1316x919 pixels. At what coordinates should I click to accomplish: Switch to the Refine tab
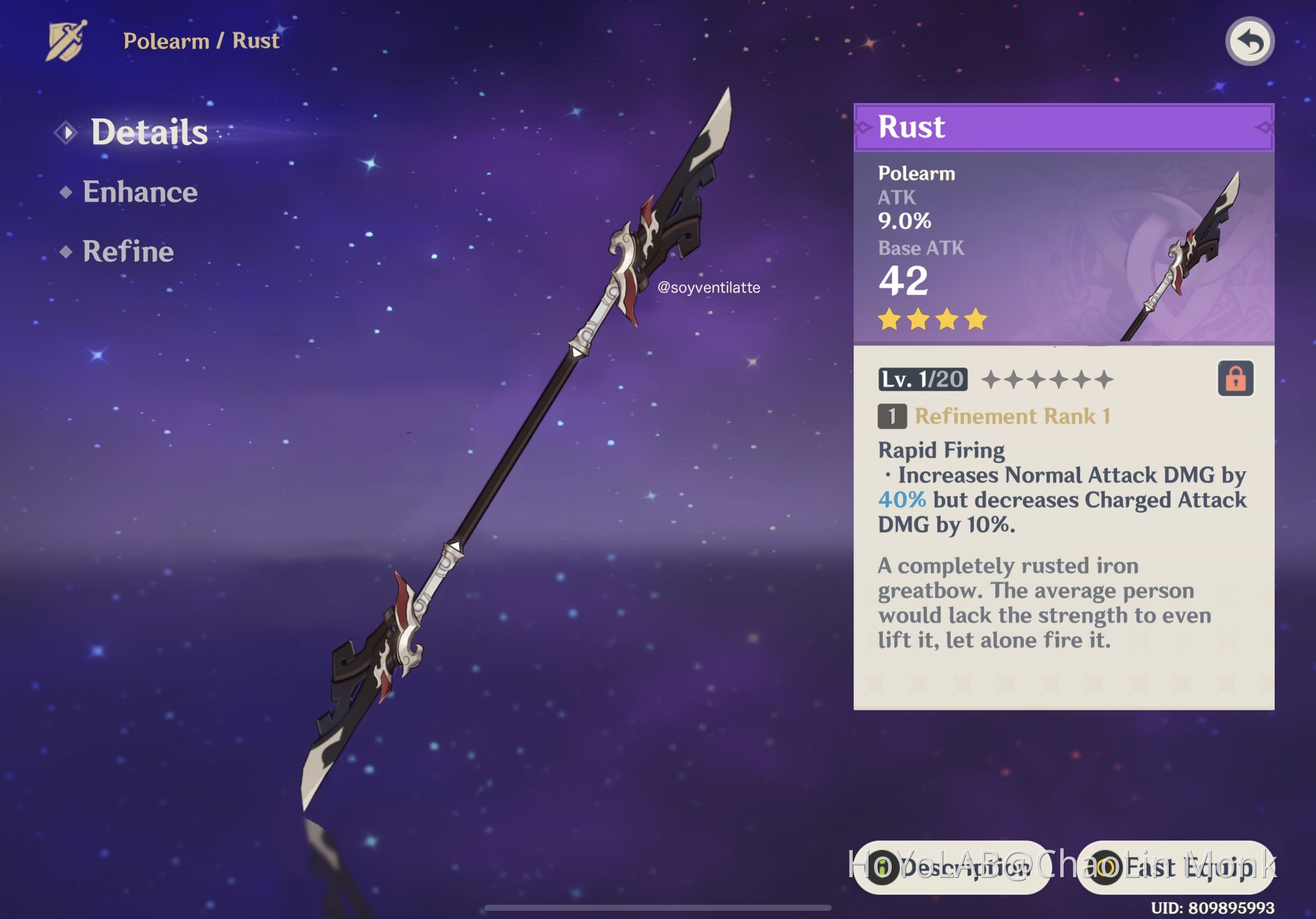point(128,252)
